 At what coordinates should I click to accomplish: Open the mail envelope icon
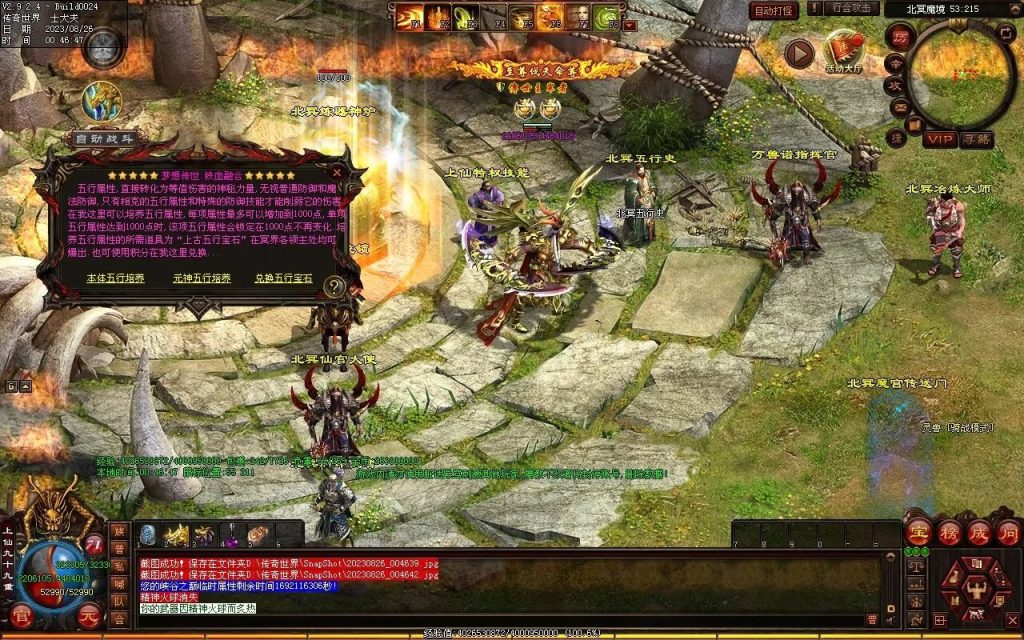pos(899,107)
